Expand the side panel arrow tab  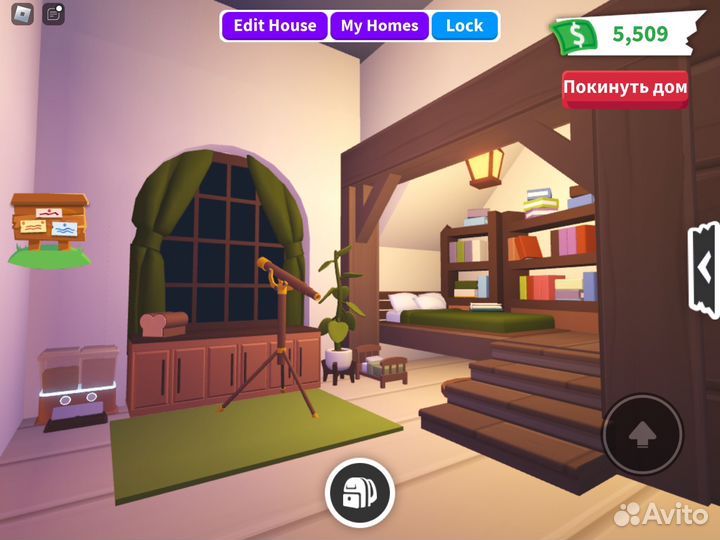tap(704, 269)
